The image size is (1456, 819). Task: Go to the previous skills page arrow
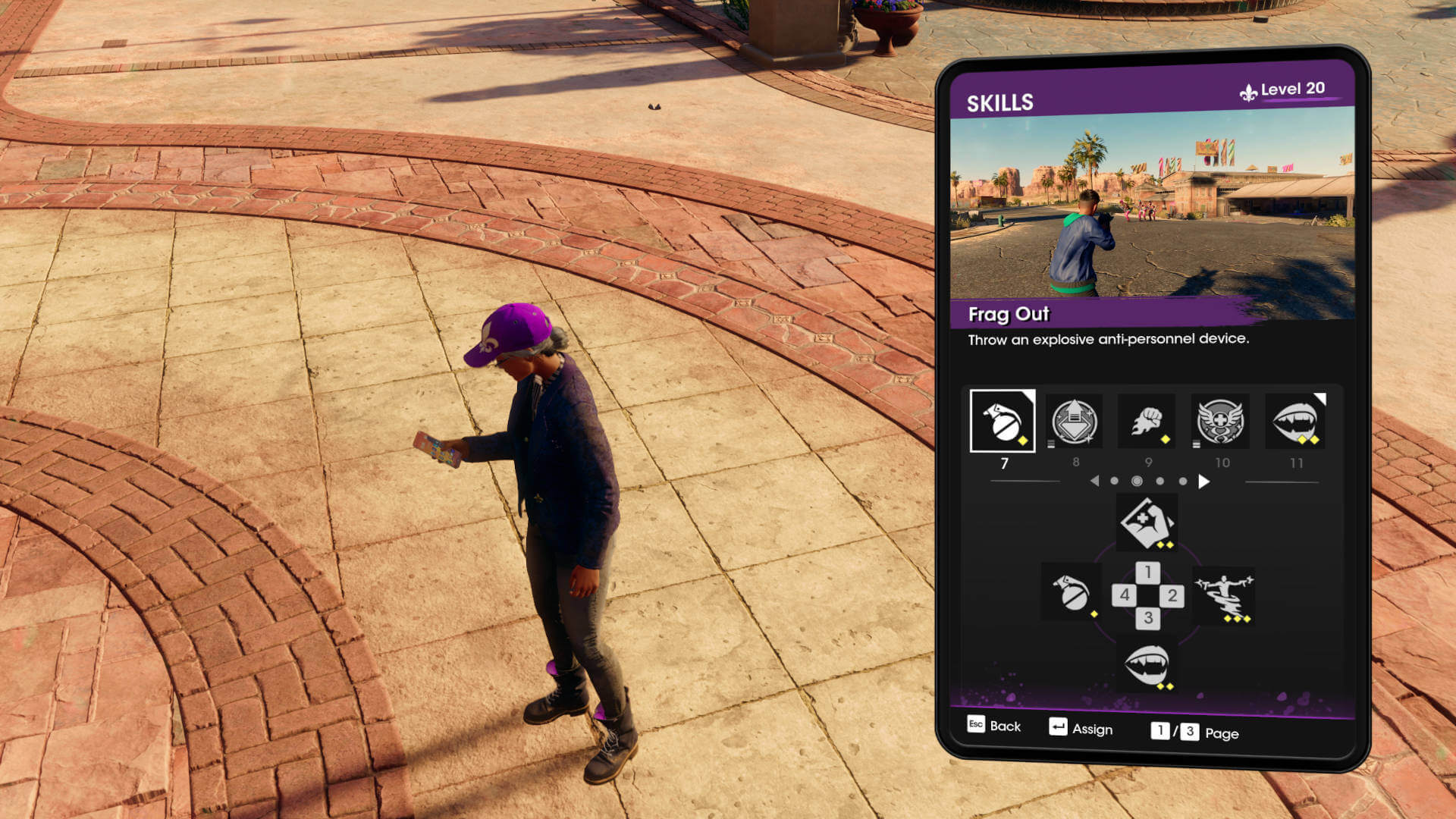click(1094, 482)
